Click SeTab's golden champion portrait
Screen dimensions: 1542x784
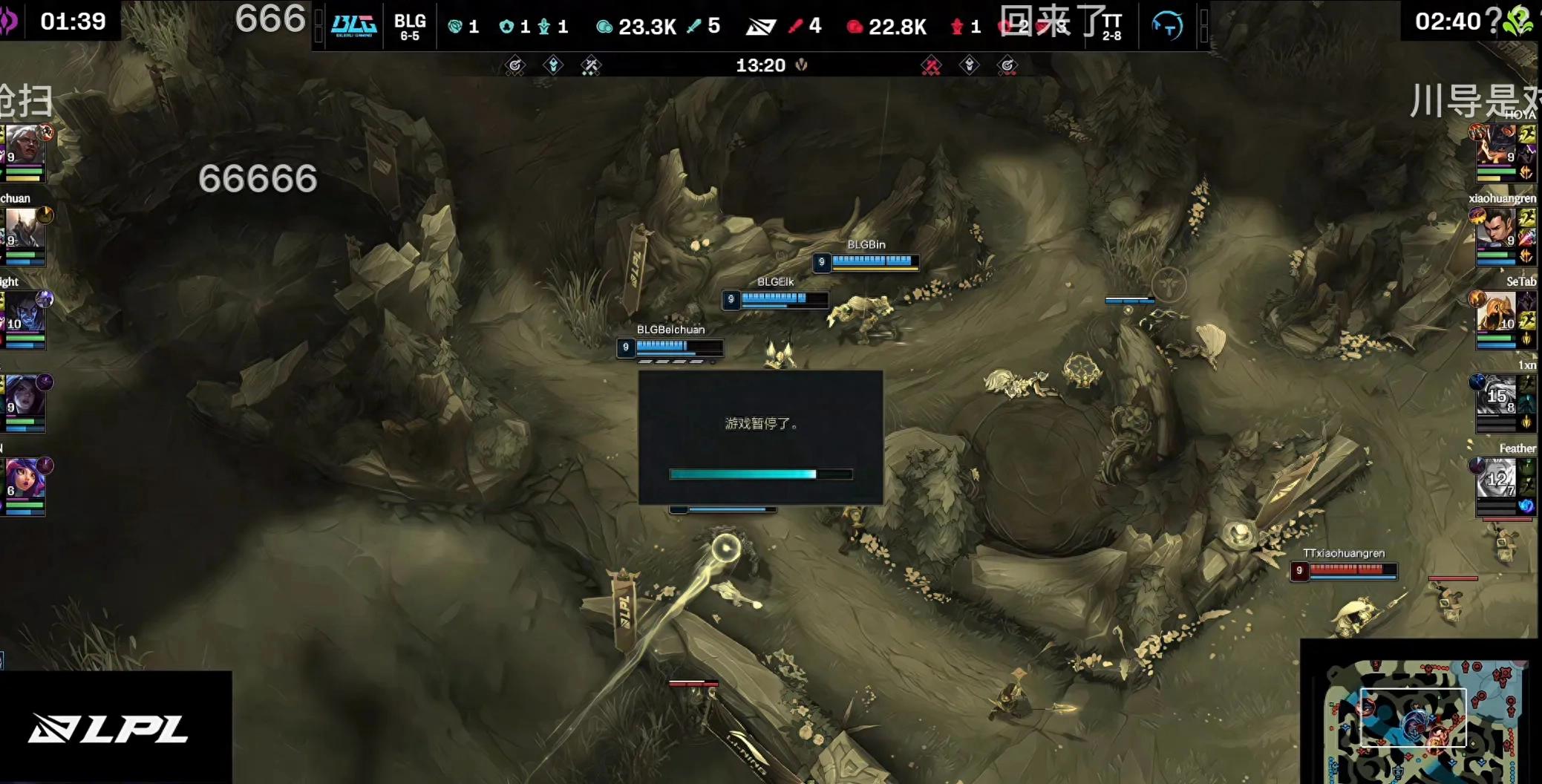point(1495,312)
